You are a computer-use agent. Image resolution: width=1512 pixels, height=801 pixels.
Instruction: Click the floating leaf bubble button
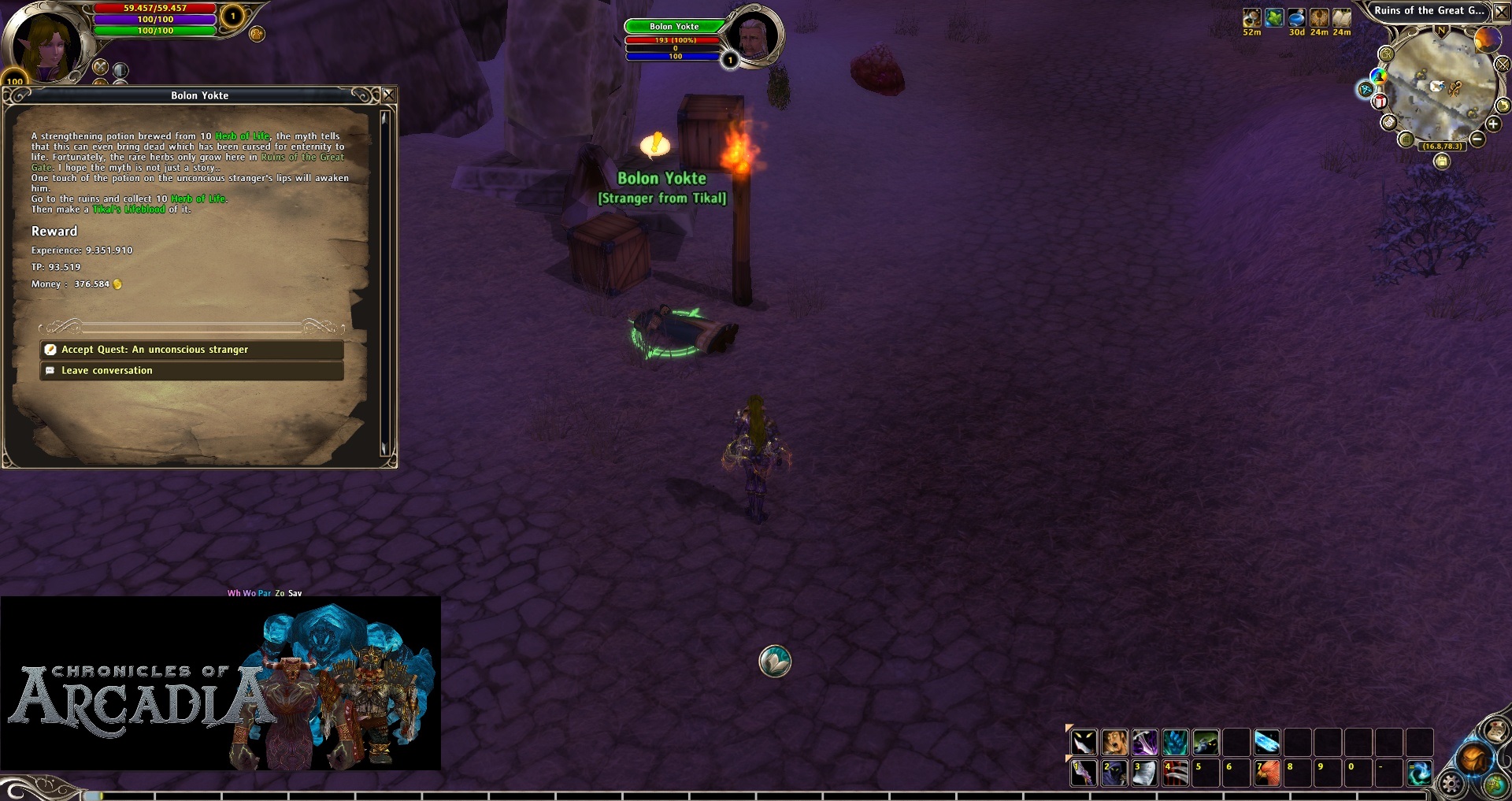(x=775, y=662)
